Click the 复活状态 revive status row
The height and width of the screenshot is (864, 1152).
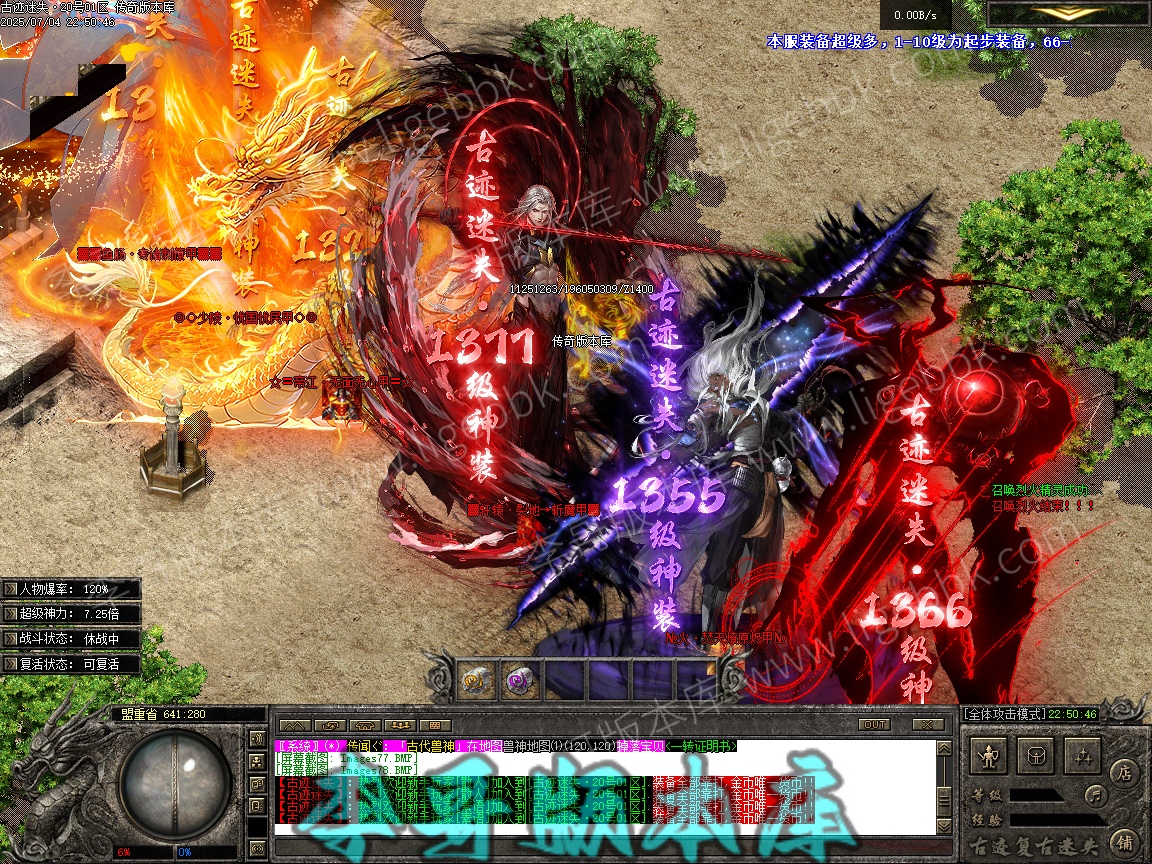(70, 664)
